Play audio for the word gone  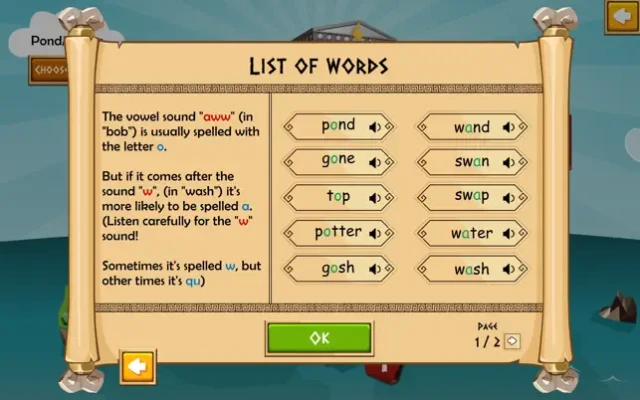[x=374, y=162]
